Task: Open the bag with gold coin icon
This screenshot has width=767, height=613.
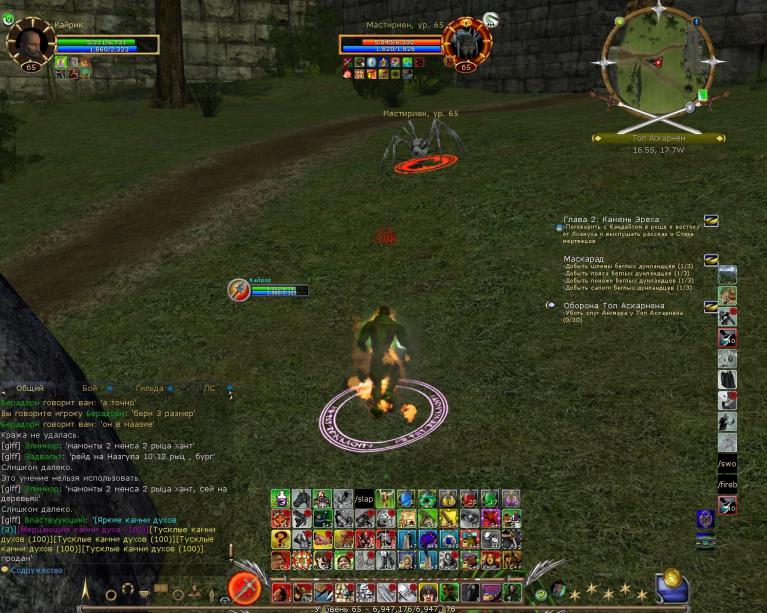Action: (671, 586)
